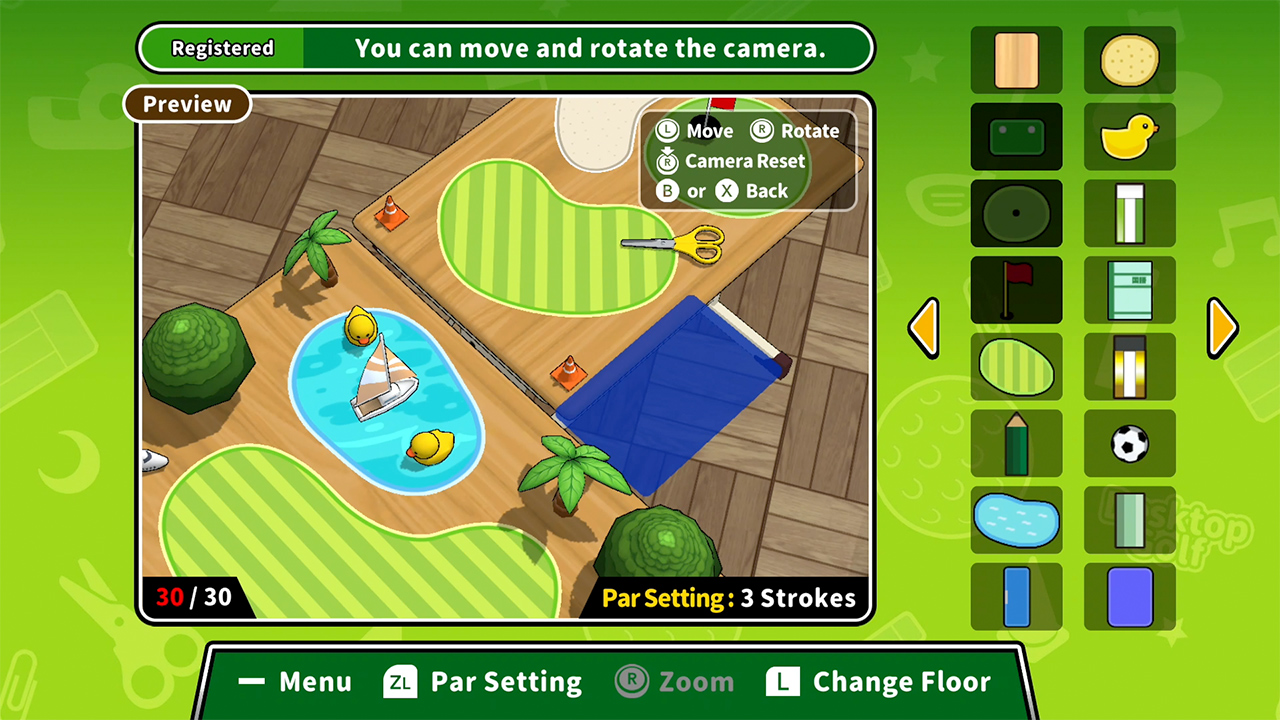
Task: Select the wooden board piece
Action: [x=1016, y=60]
